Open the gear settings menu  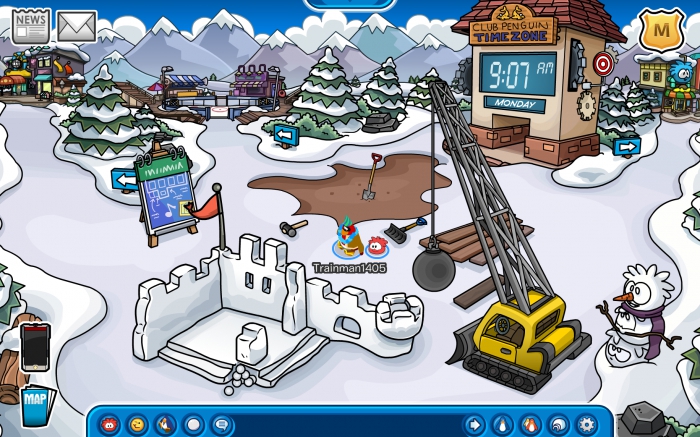pos(587,424)
